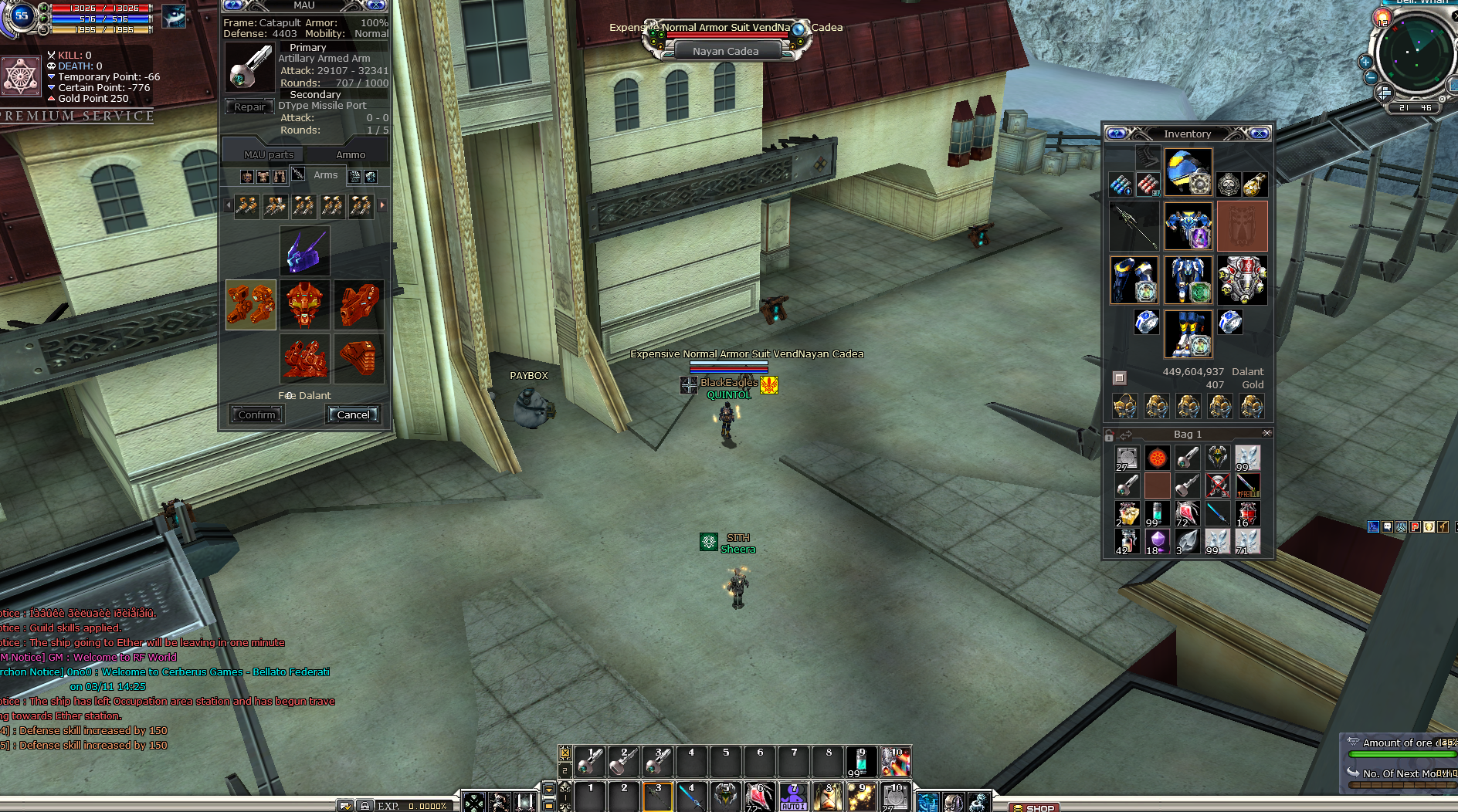This screenshot has width=1458, height=812.
Task: Select the yellow gift box in Bag 1
Action: pos(1127,513)
